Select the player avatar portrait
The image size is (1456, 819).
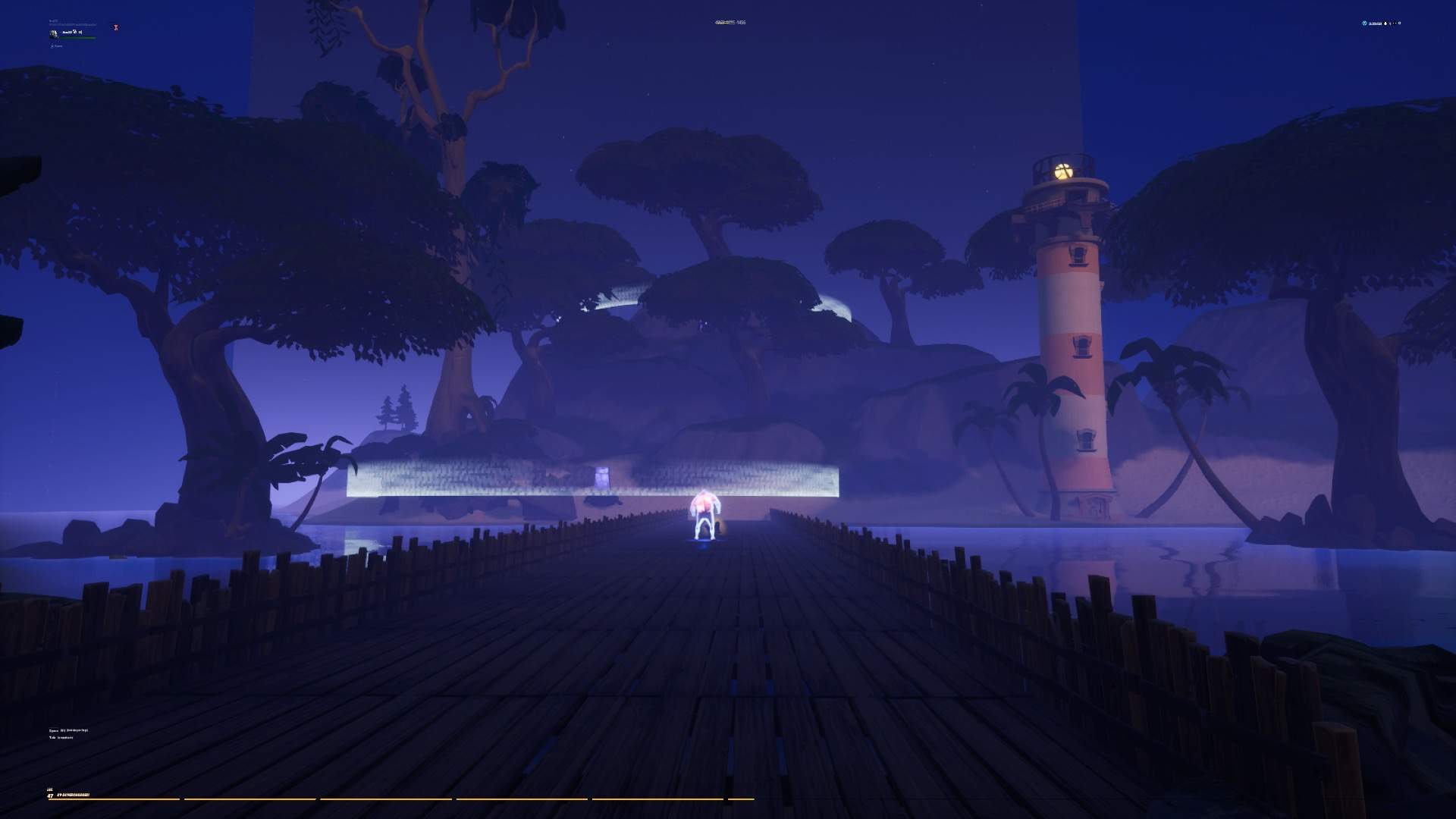(54, 34)
